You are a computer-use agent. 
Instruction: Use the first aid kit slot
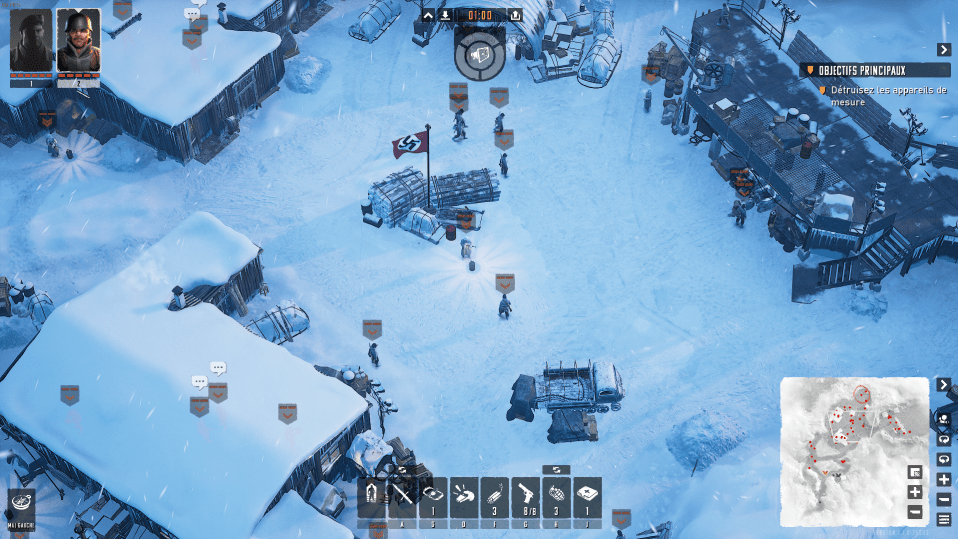coord(587,496)
